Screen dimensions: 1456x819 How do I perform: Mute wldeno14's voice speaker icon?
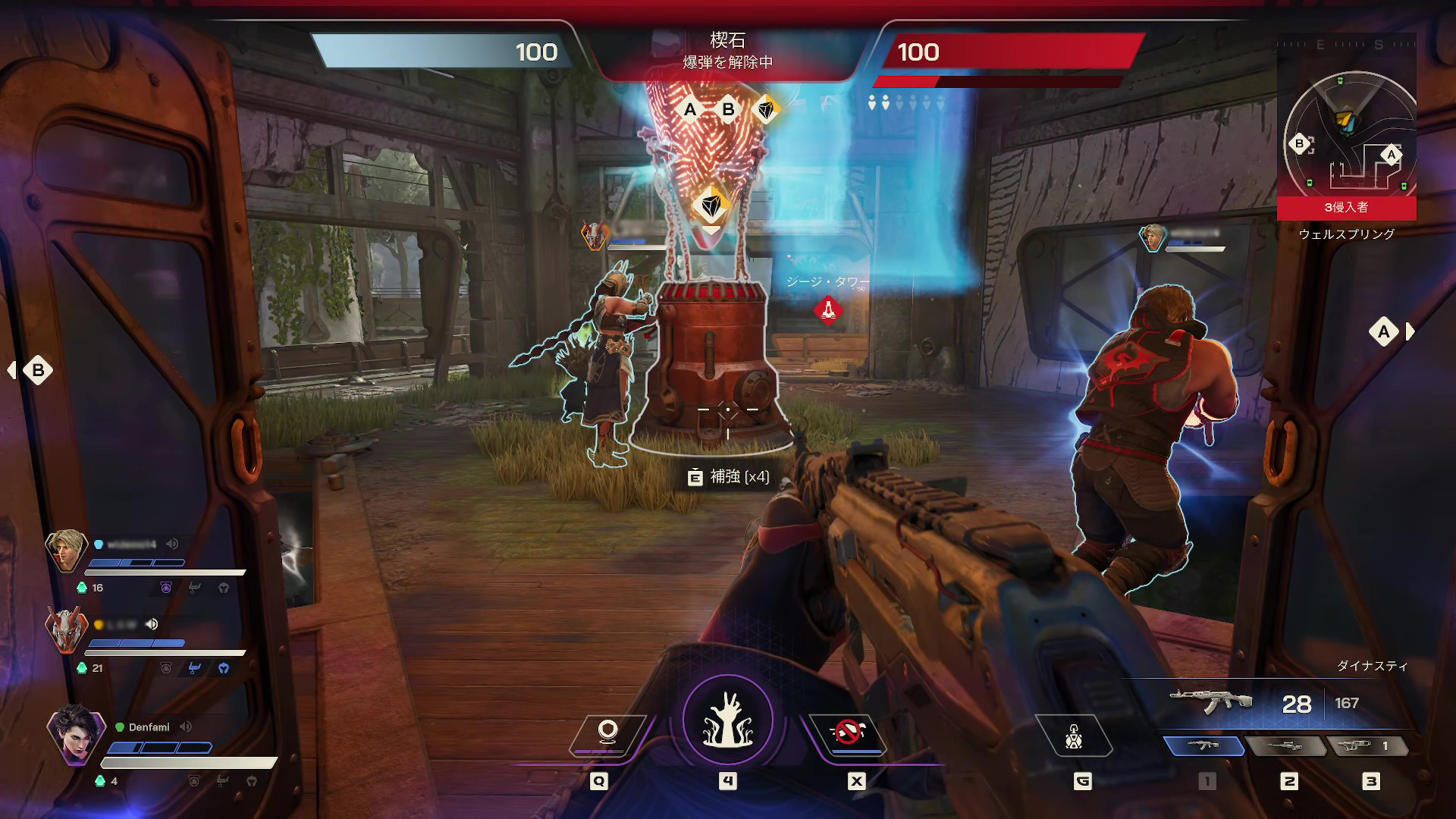(172, 544)
